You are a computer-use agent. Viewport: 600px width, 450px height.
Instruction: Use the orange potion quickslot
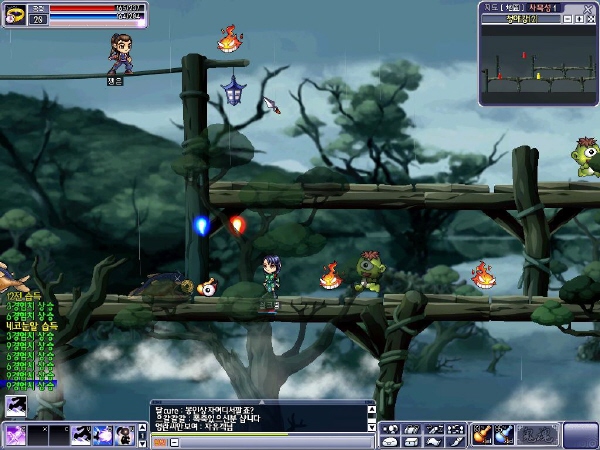pyautogui.click(x=482, y=433)
